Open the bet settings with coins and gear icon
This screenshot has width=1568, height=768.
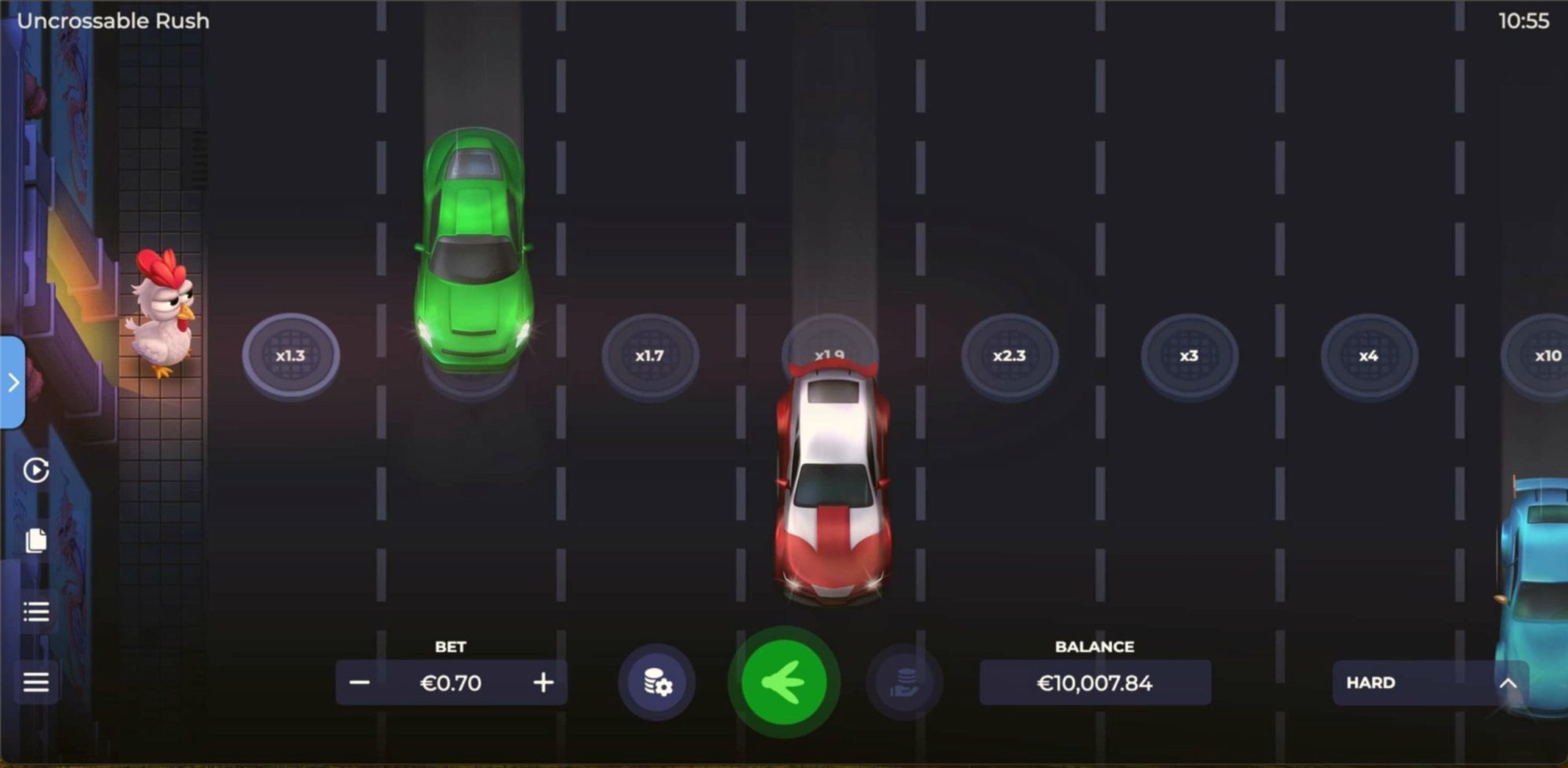click(x=656, y=682)
